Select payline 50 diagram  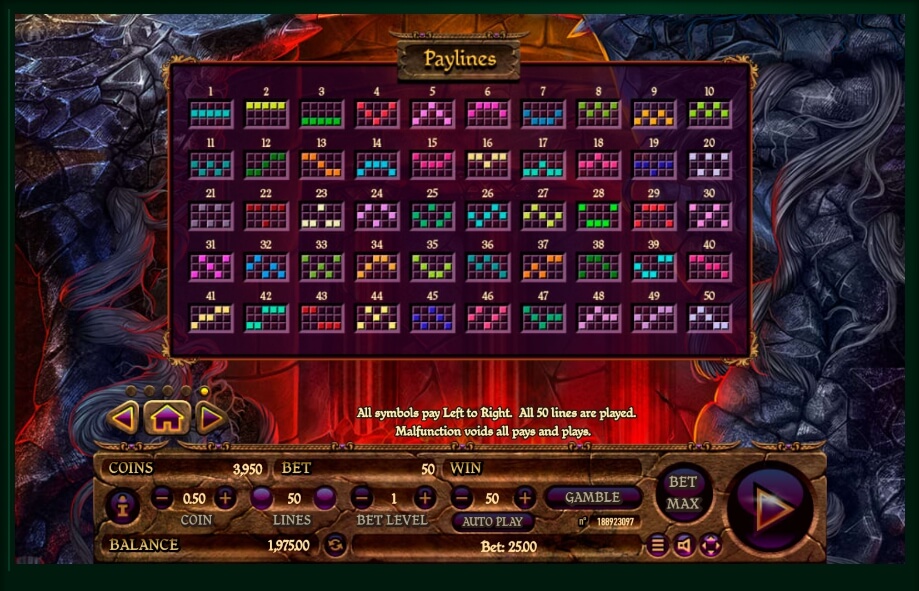(709, 318)
